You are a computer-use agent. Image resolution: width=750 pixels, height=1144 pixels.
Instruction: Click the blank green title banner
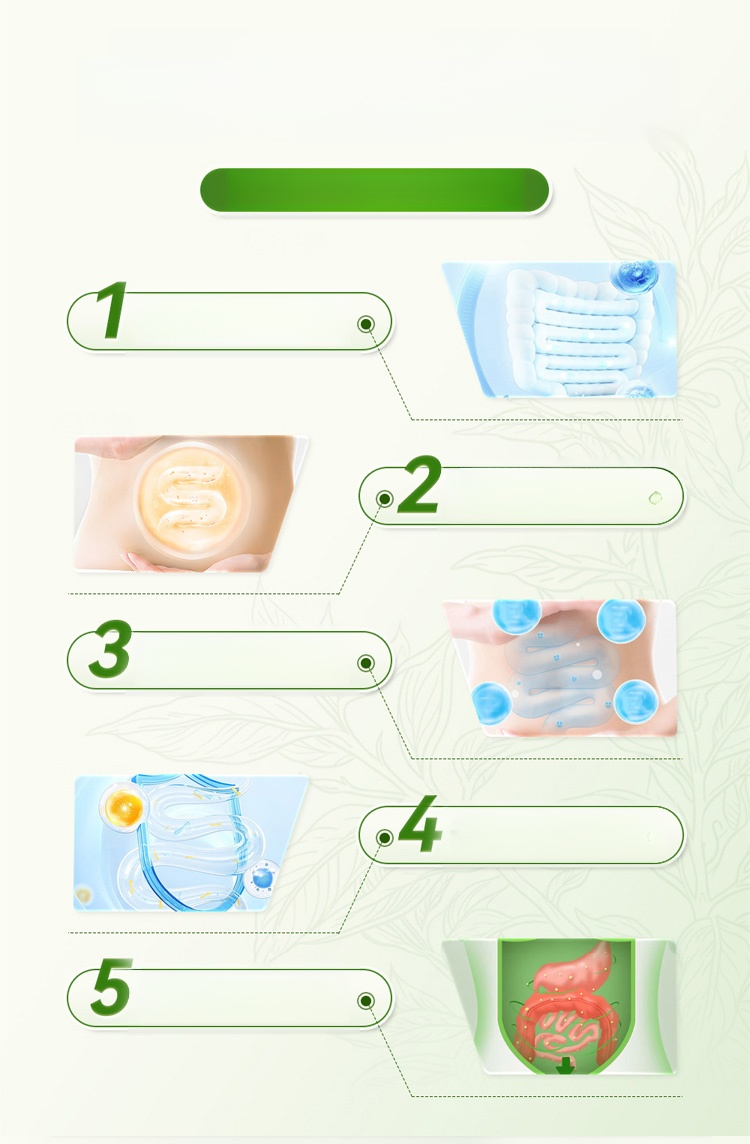coord(375,190)
